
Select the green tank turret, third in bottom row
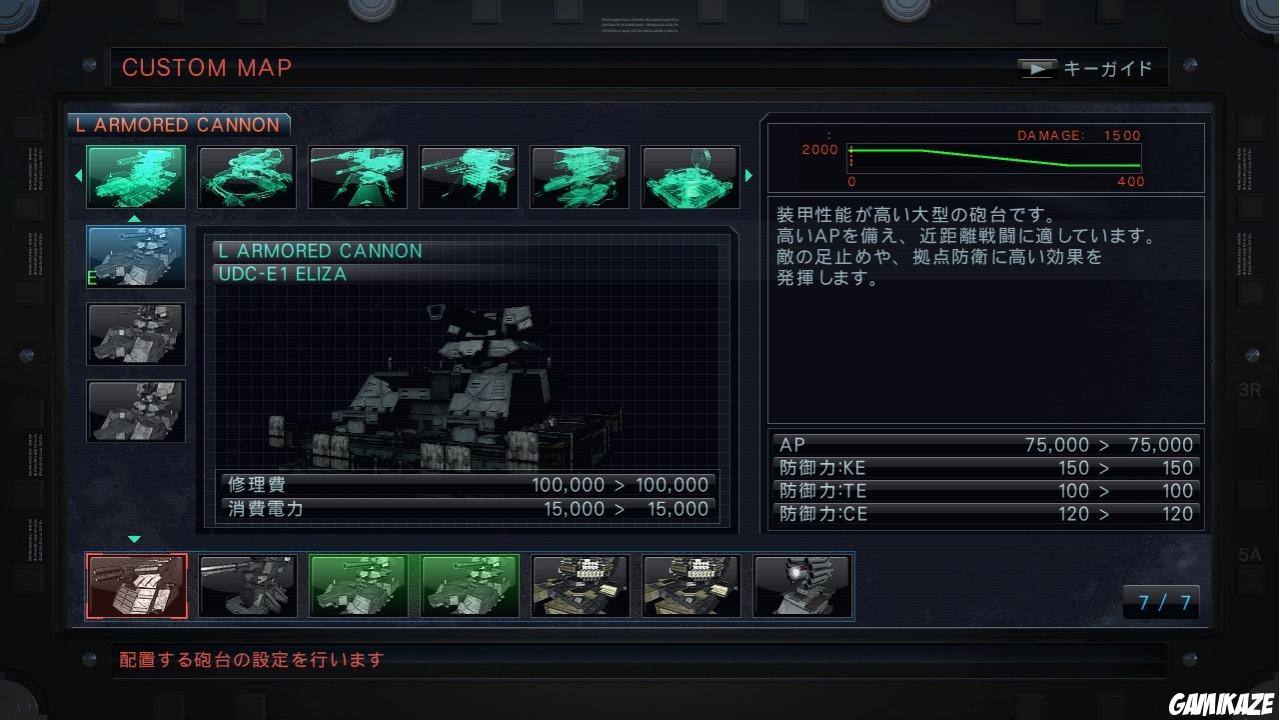coord(358,585)
